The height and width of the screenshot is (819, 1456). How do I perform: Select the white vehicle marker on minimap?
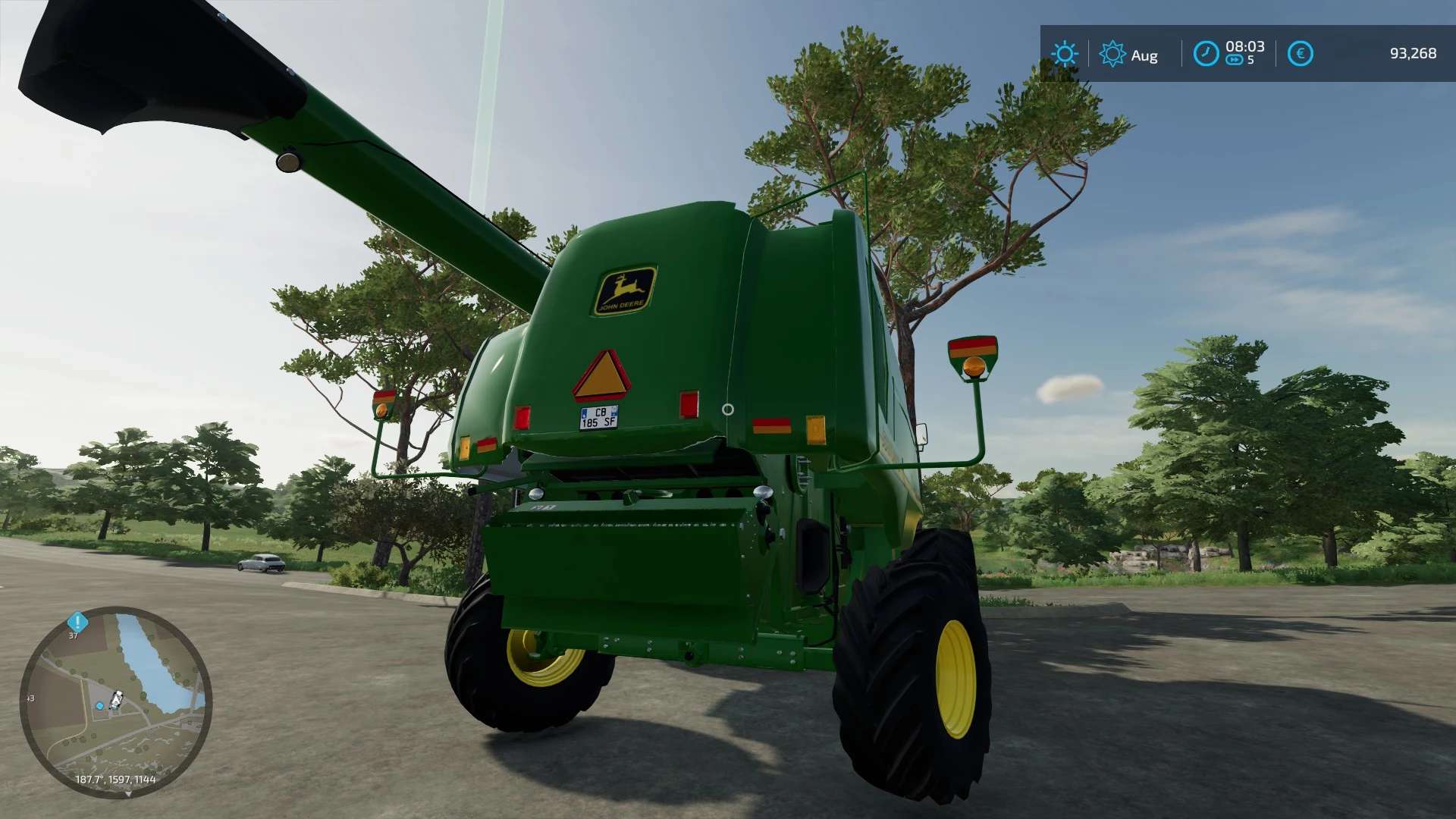(117, 699)
